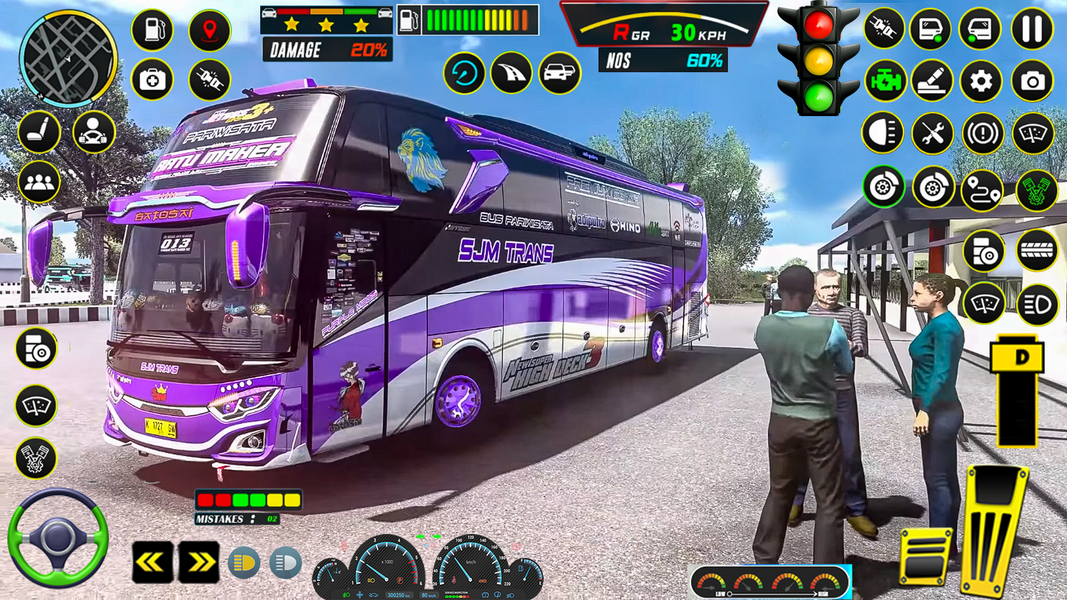Signal left with the yellow left arrows

153,562
